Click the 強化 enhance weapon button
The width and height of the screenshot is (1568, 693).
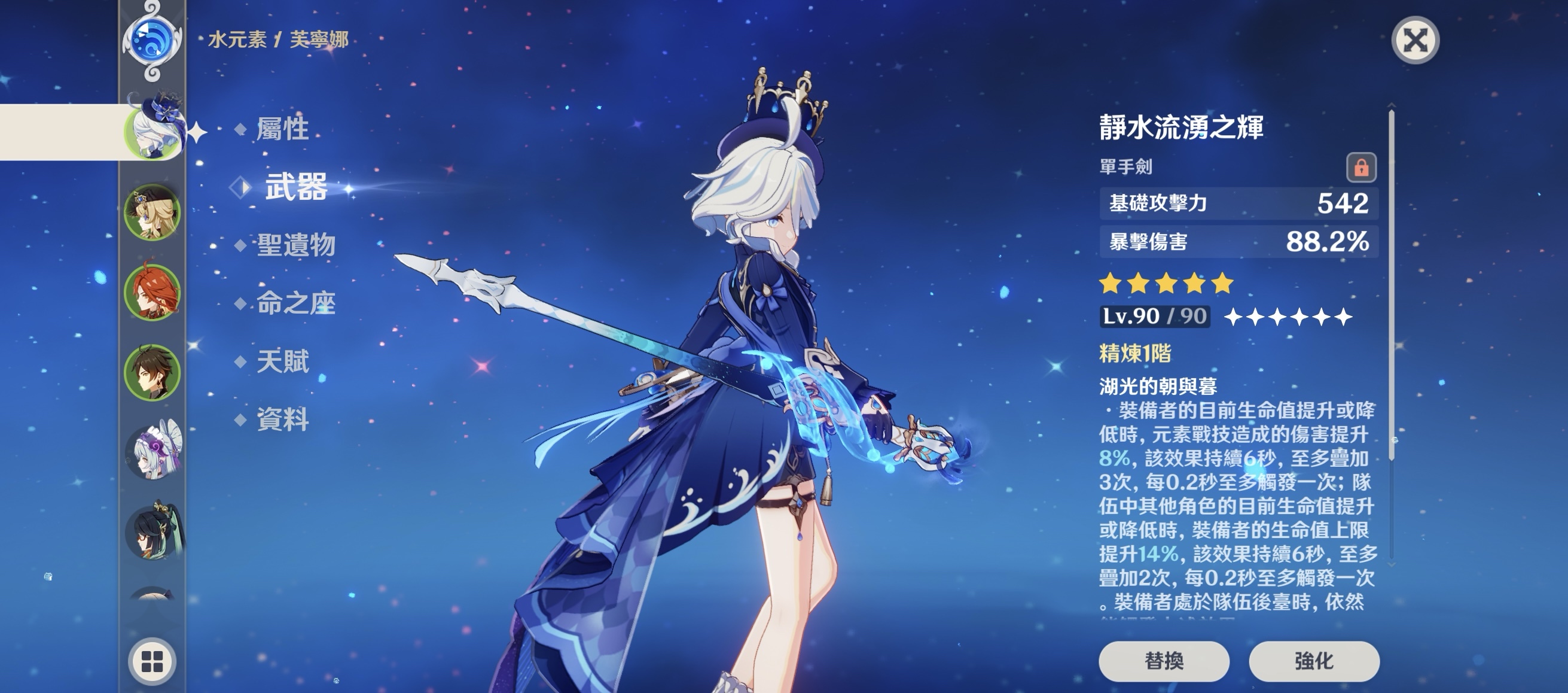[x=1314, y=661]
